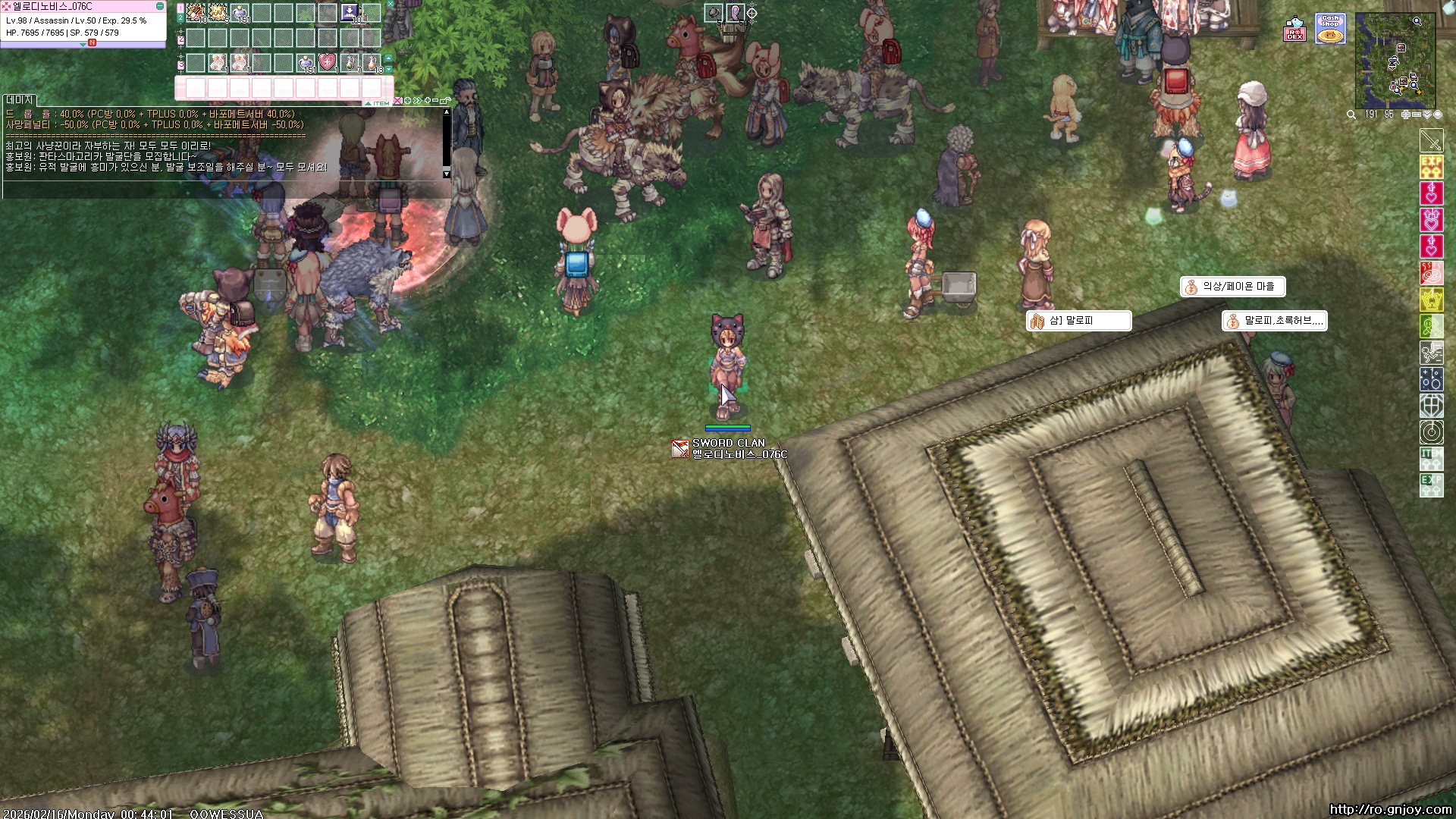The image size is (1456, 819).
Task: Zoom in the minimap with plus button
Action: tap(1405, 115)
